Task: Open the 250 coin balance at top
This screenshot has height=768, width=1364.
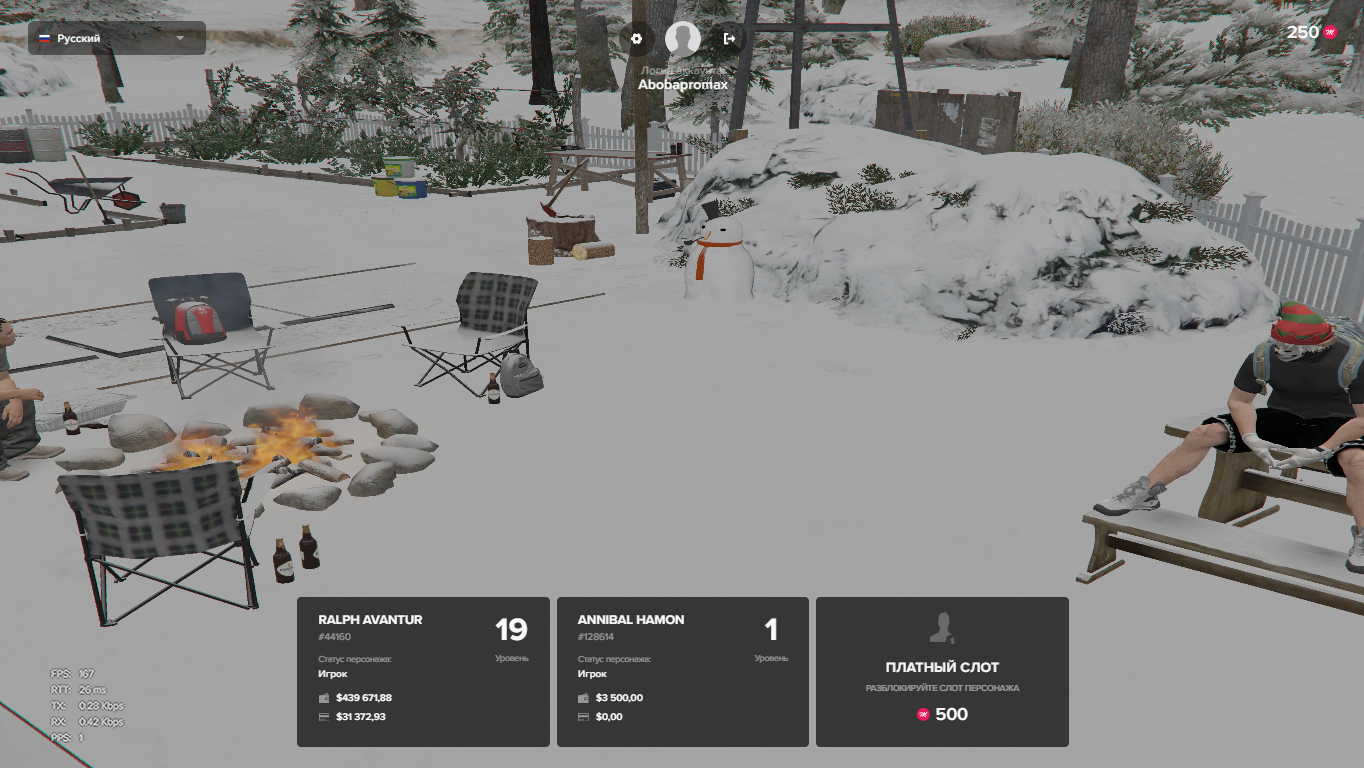Action: coord(1311,32)
